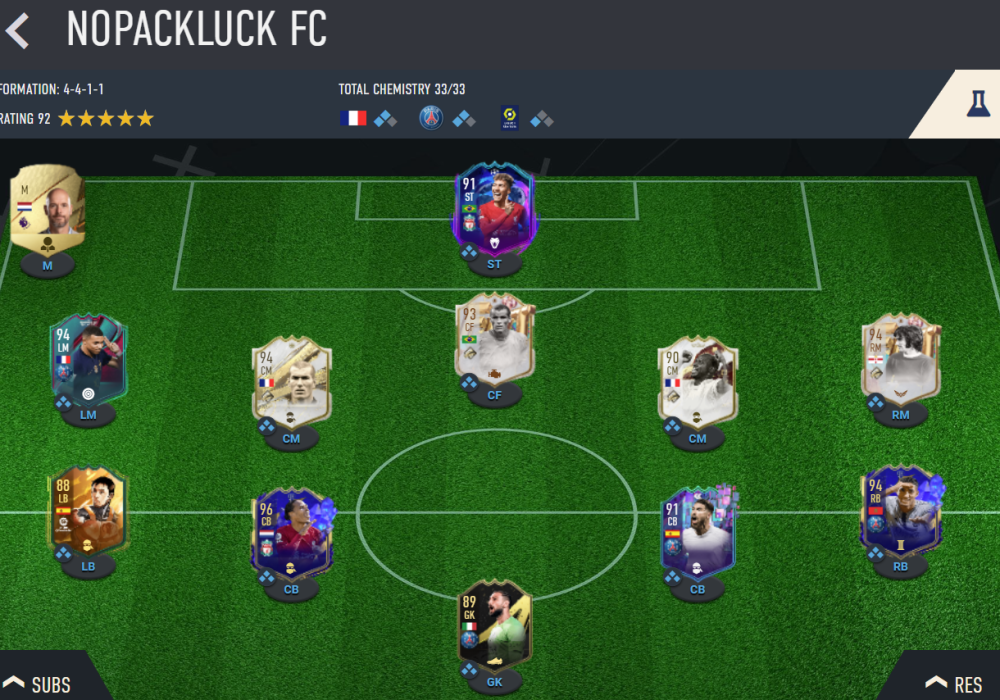Expand the SUBS bench drawer

tap(42, 684)
